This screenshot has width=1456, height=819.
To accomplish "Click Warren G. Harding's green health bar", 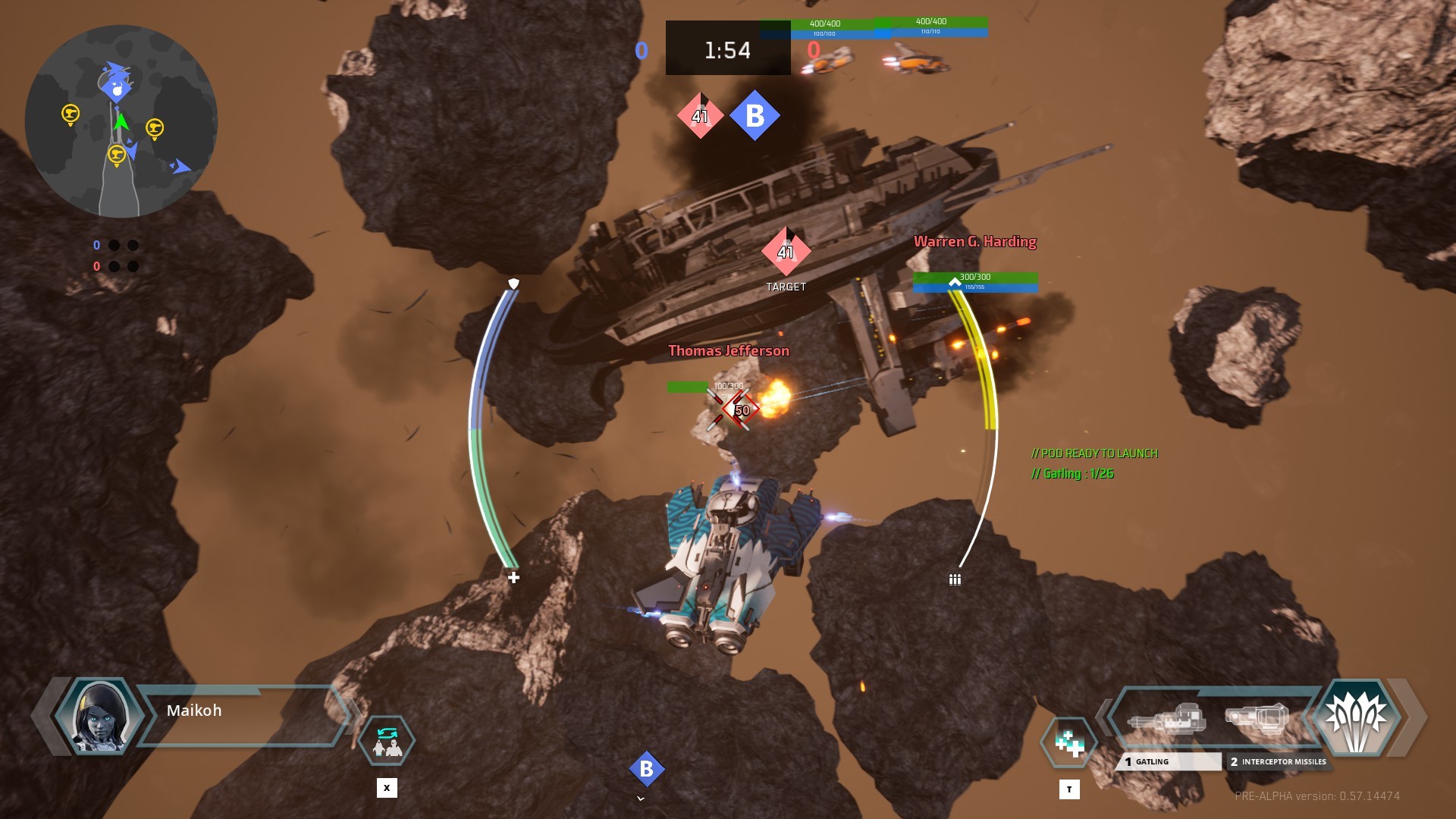I will click(x=974, y=278).
